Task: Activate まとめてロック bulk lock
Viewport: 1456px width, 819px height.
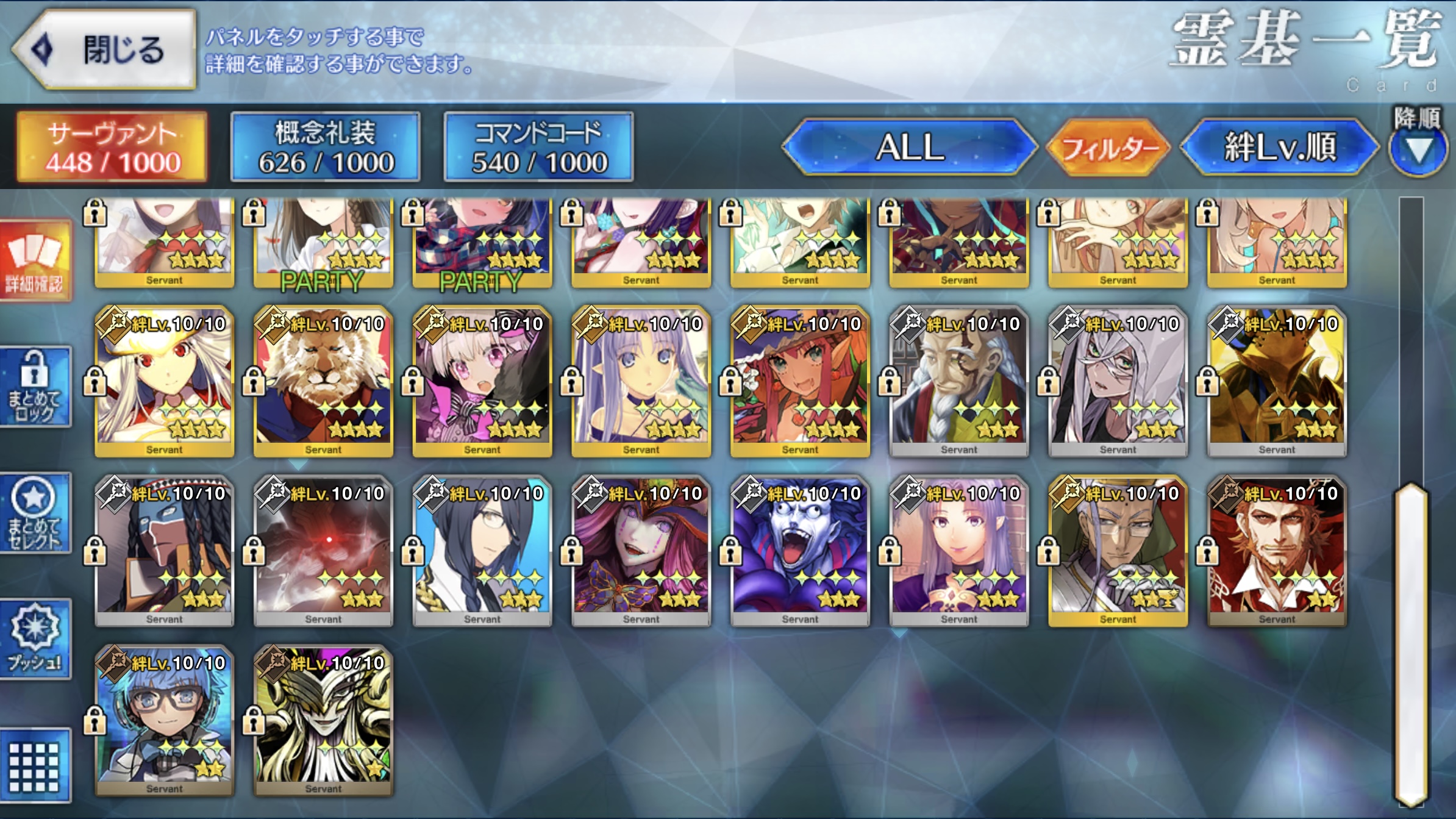Action: [x=35, y=387]
